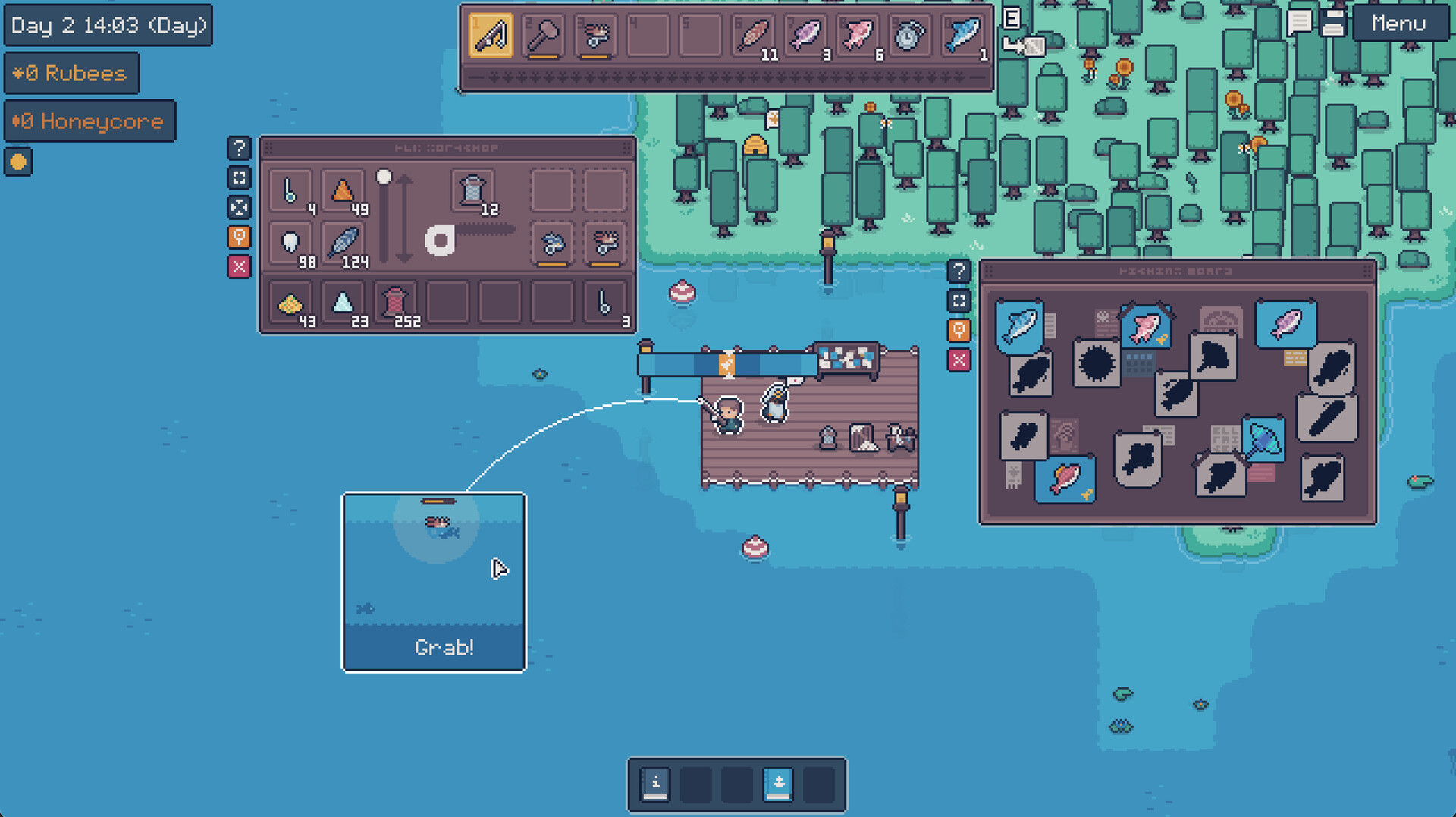Expand the fishing board panel with the resize icon
The image size is (1456, 817).
(x=959, y=300)
